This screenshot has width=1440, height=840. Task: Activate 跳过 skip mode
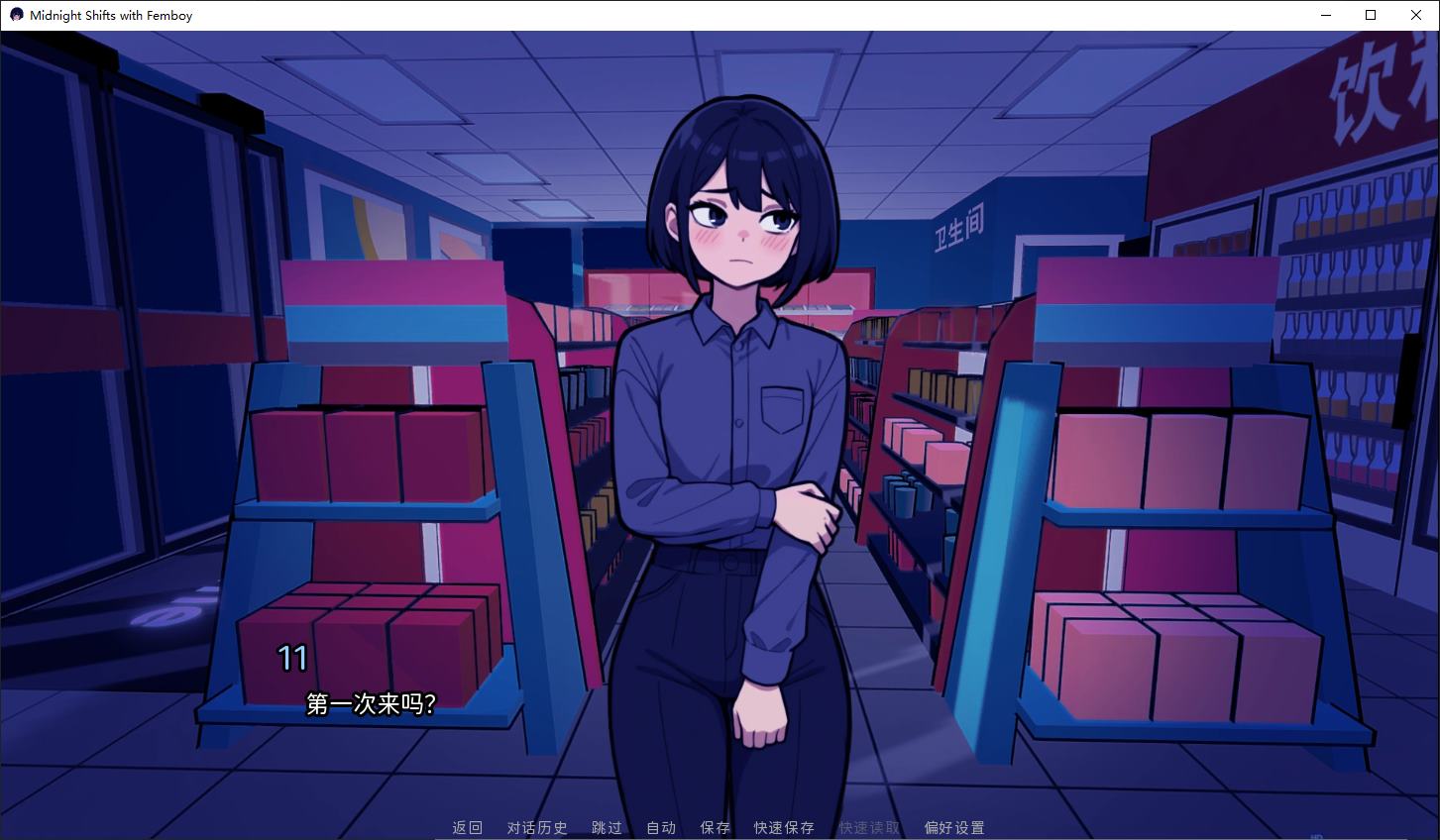point(606,827)
